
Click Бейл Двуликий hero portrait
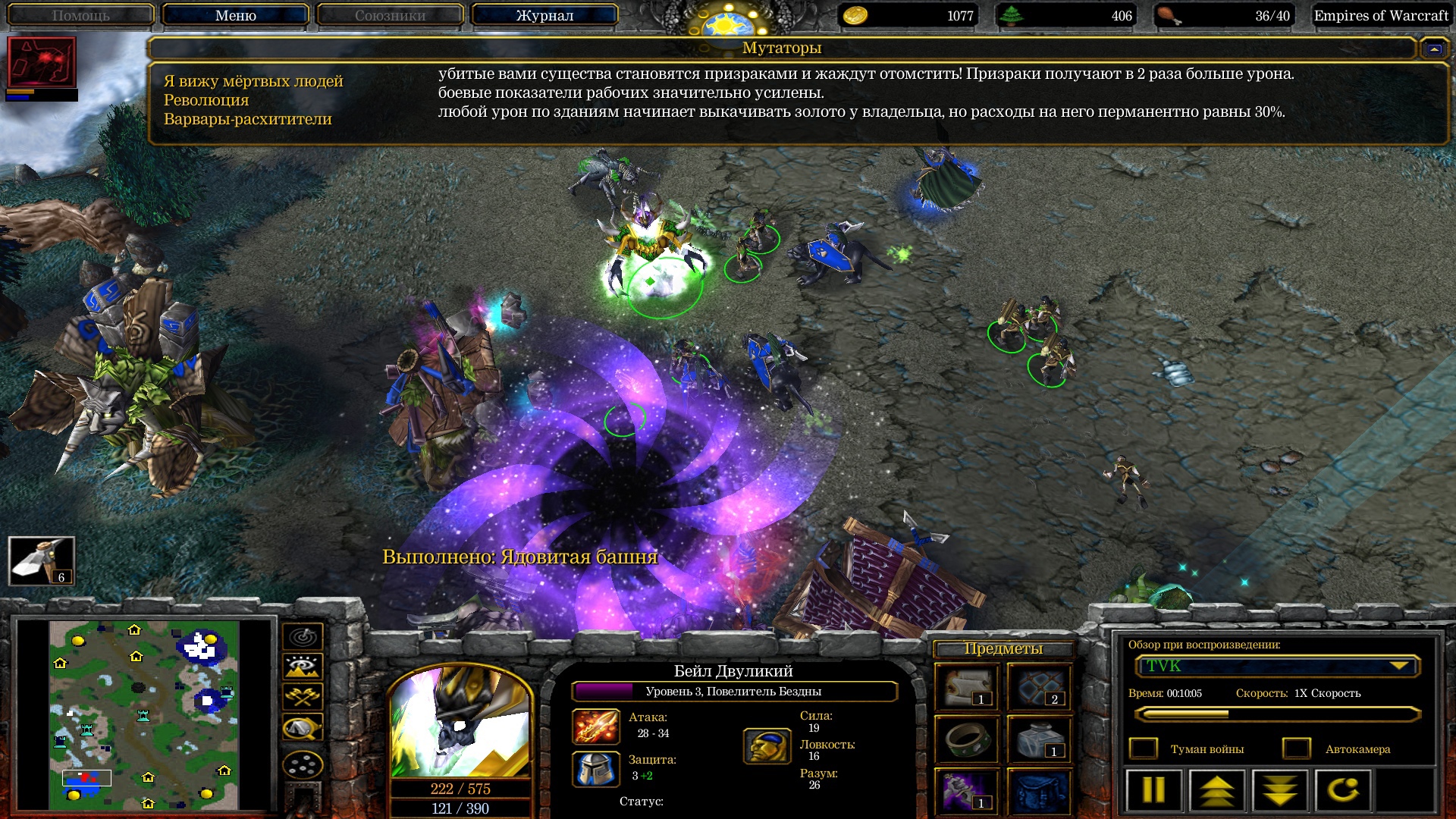pyautogui.click(x=460, y=722)
